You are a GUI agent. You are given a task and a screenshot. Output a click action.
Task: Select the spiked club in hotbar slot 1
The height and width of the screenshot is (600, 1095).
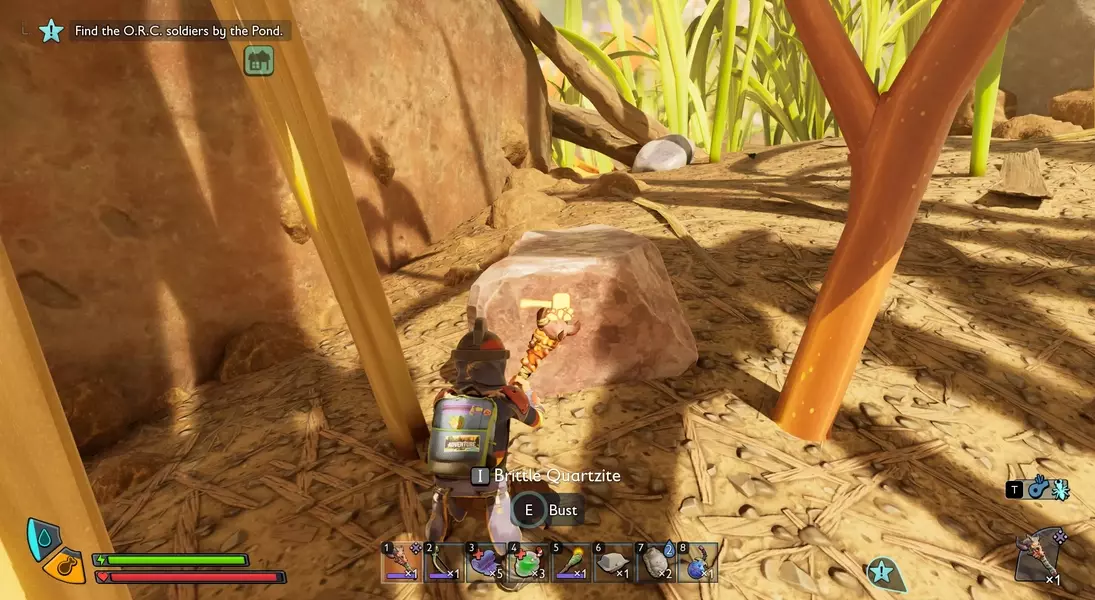402,563
